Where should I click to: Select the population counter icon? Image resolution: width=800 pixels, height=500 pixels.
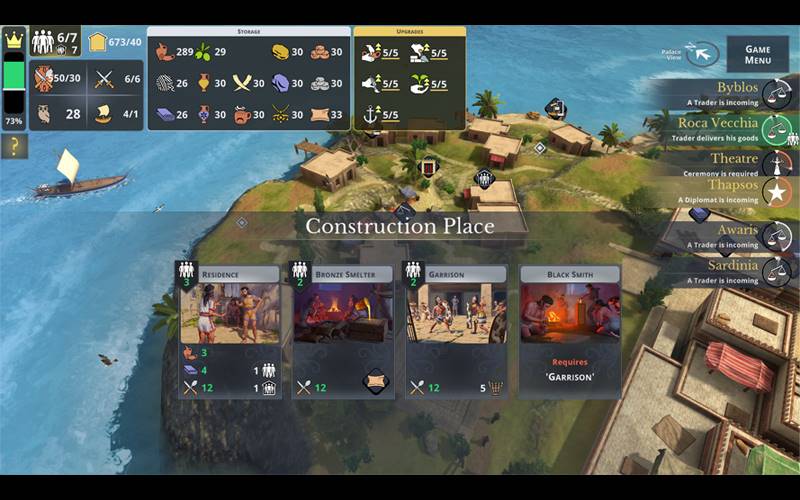coord(43,41)
